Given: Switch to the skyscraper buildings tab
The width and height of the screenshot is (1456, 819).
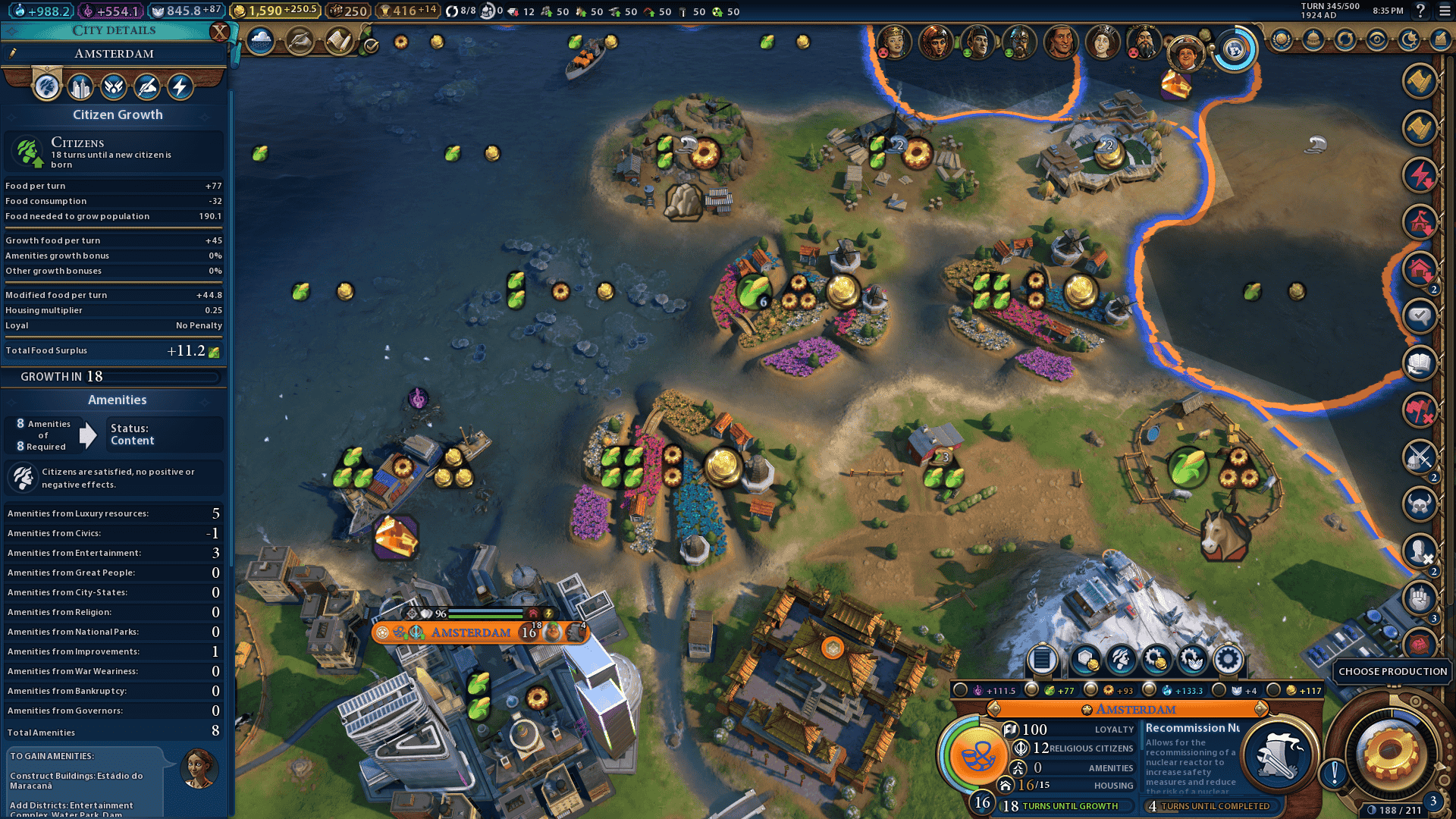Looking at the screenshot, I should tap(80, 87).
